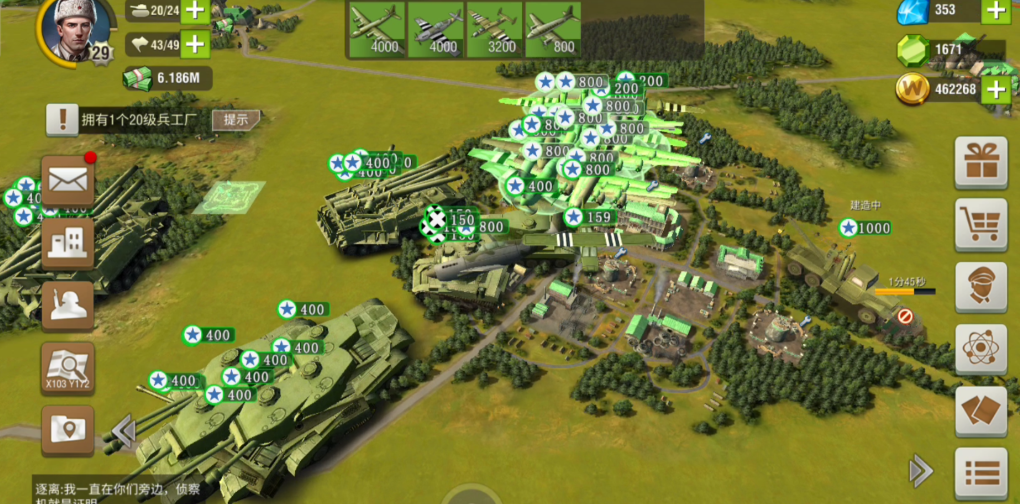Viewport: 1020px width, 504px height.
Task: Select the 4000 heavy bomber squad
Action: (x=377, y=29)
